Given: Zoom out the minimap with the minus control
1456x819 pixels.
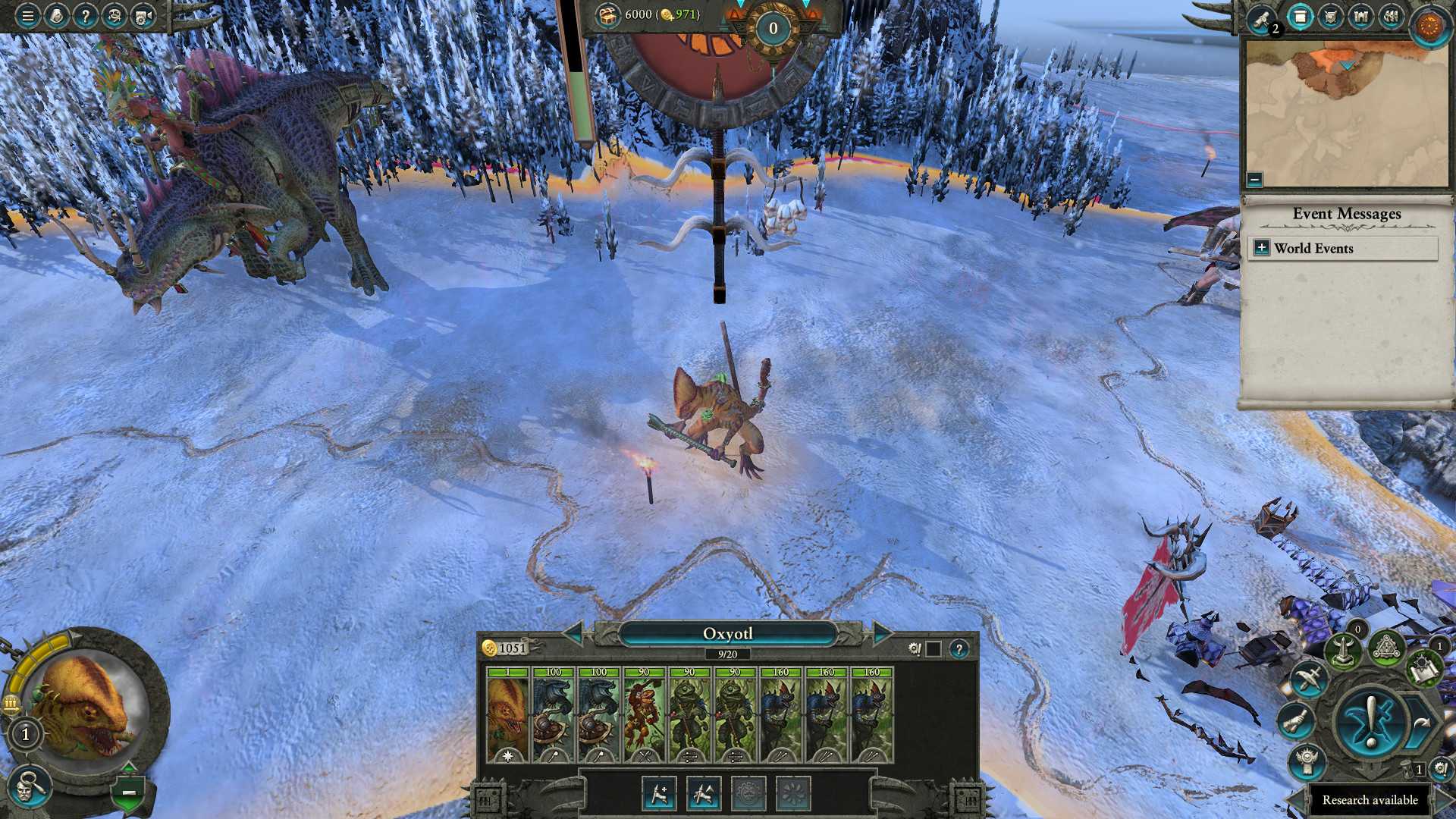Looking at the screenshot, I should coord(1256,180).
